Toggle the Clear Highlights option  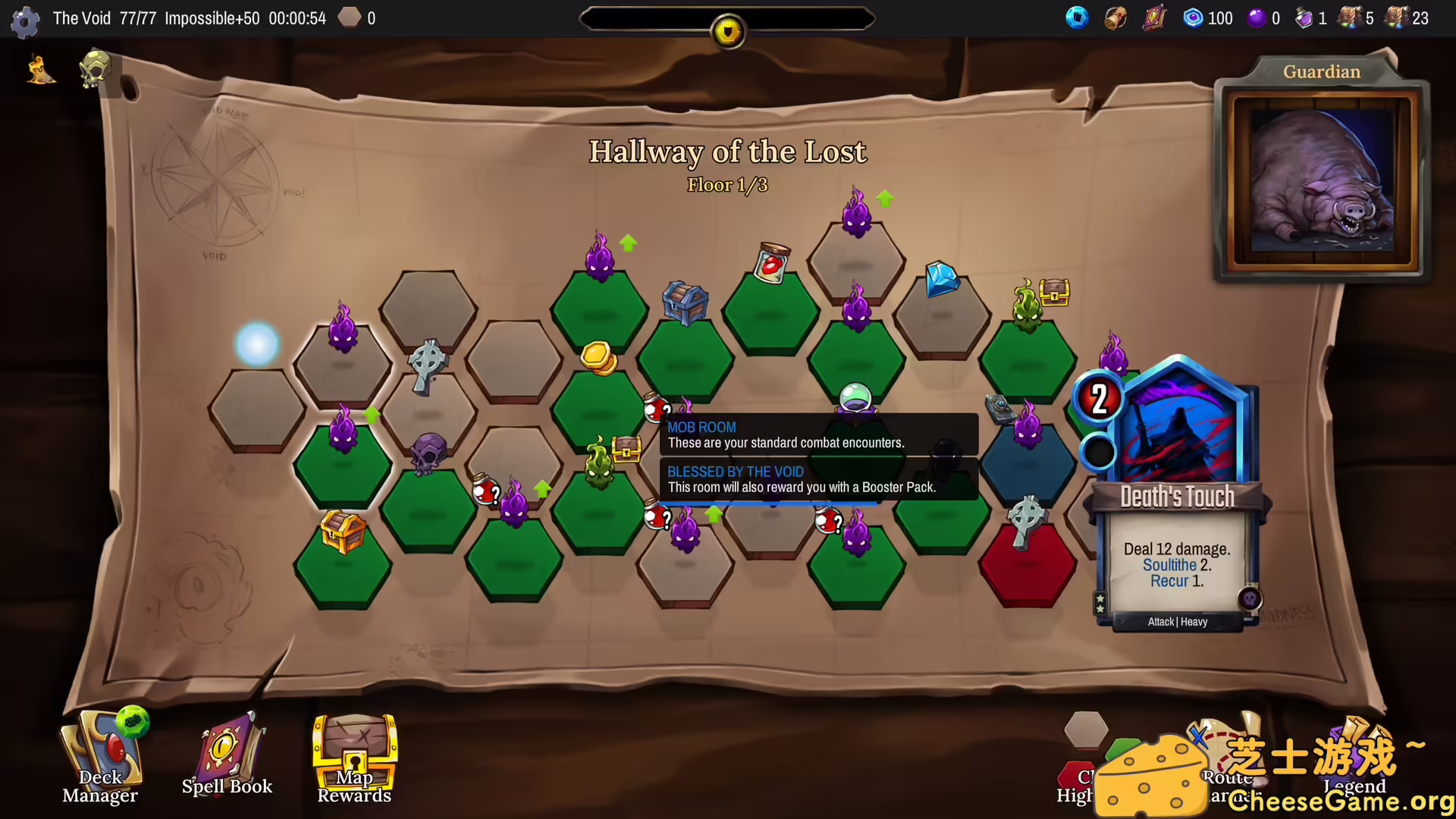pos(1086,758)
